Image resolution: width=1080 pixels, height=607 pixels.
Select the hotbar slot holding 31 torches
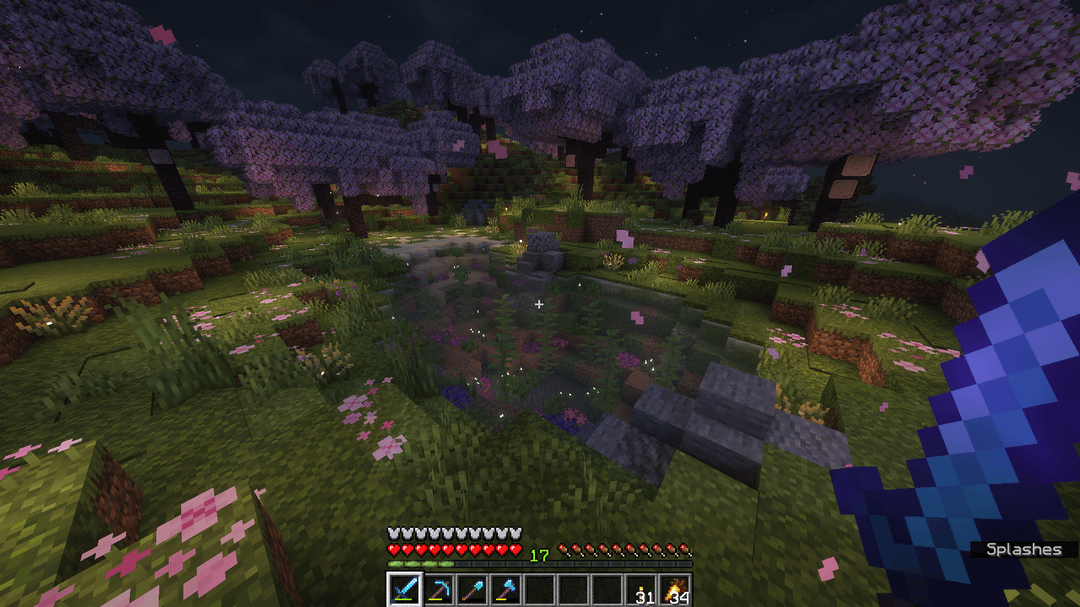pos(642,590)
